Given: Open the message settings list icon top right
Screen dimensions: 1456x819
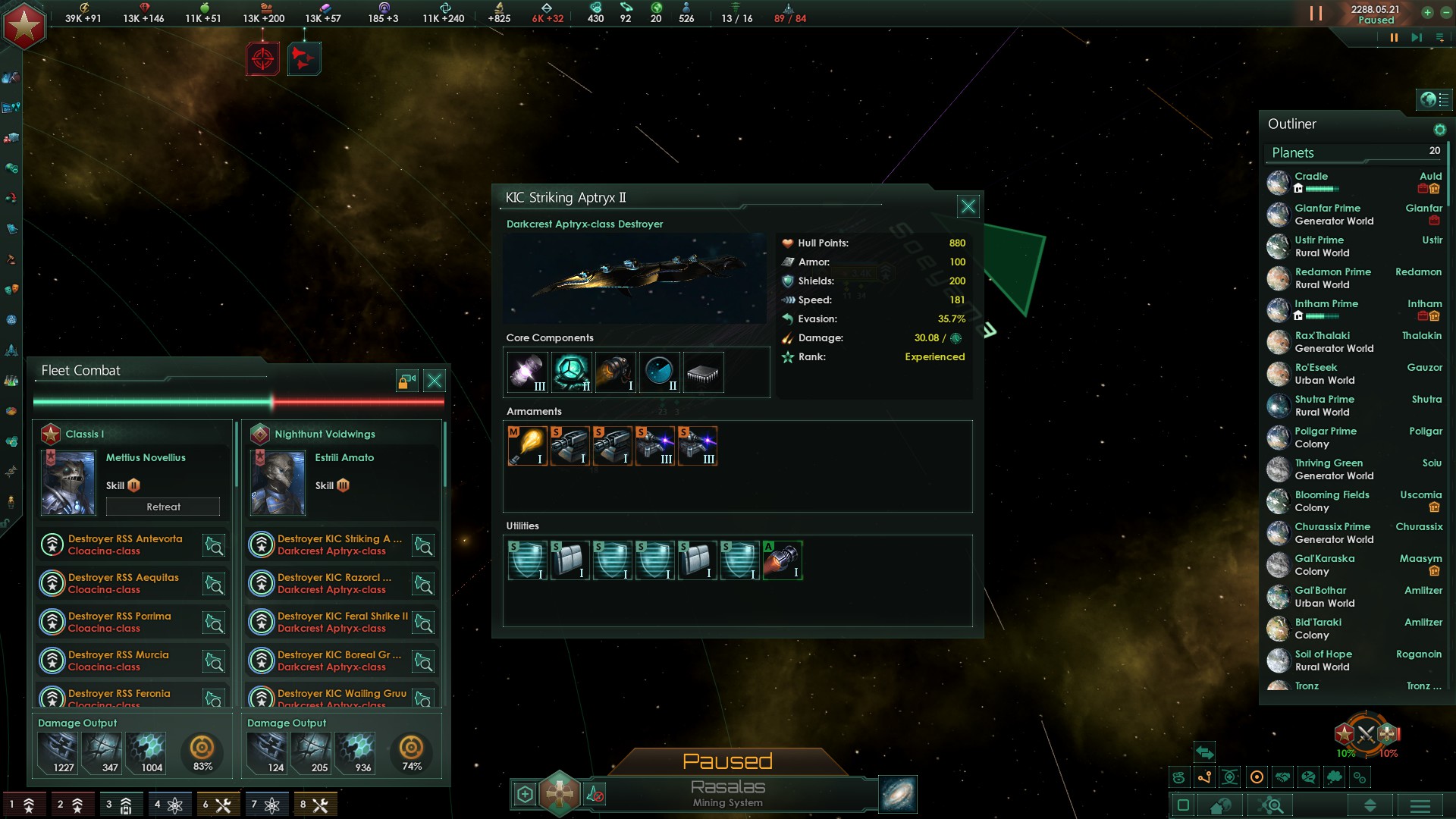Looking at the screenshot, I should pyautogui.click(x=1438, y=37).
